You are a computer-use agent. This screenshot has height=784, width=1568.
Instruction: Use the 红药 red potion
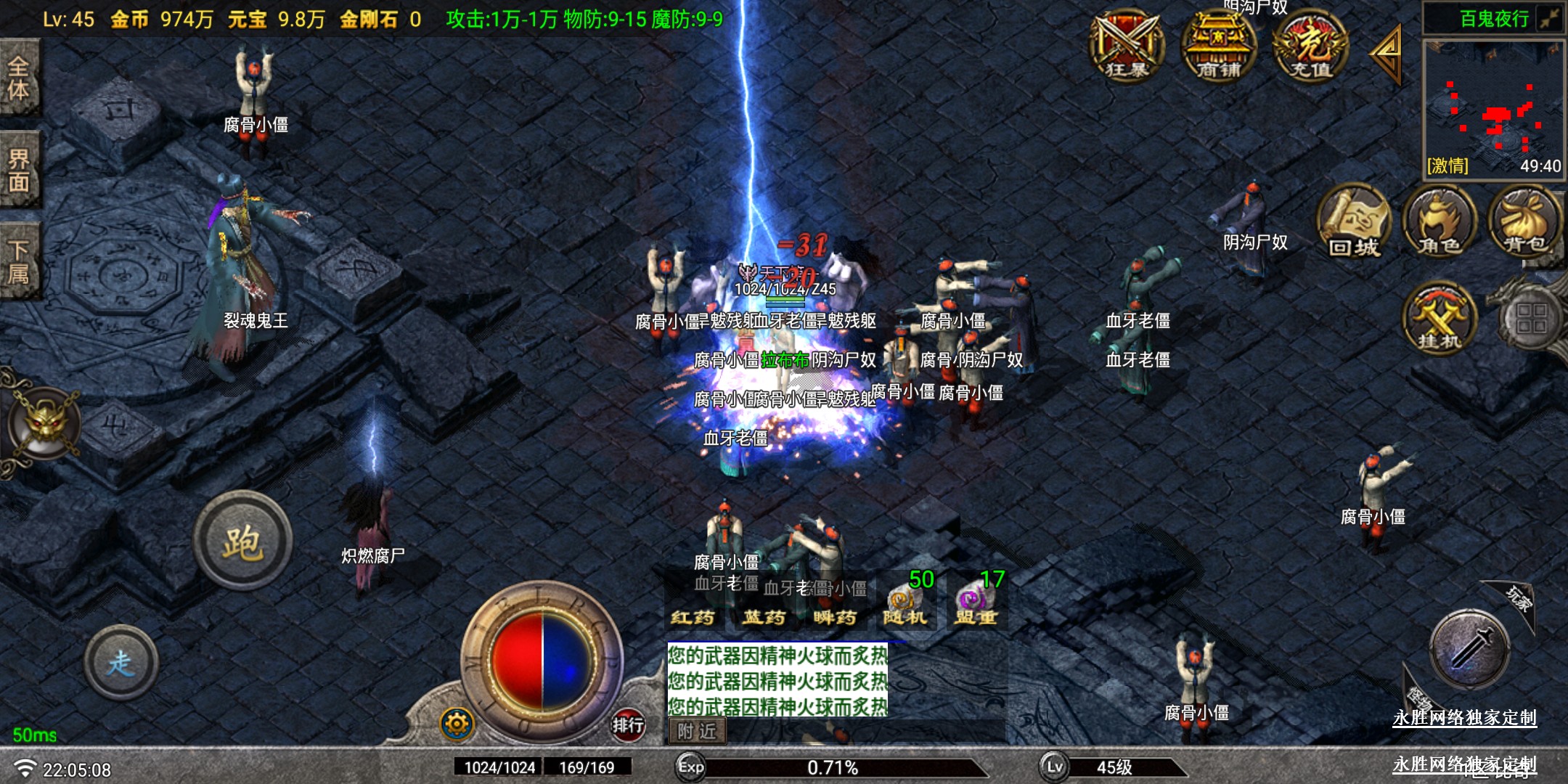click(x=693, y=616)
